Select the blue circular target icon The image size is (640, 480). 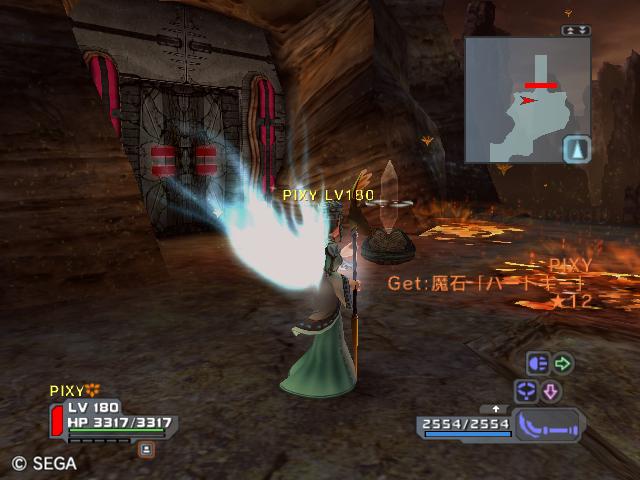(527, 391)
